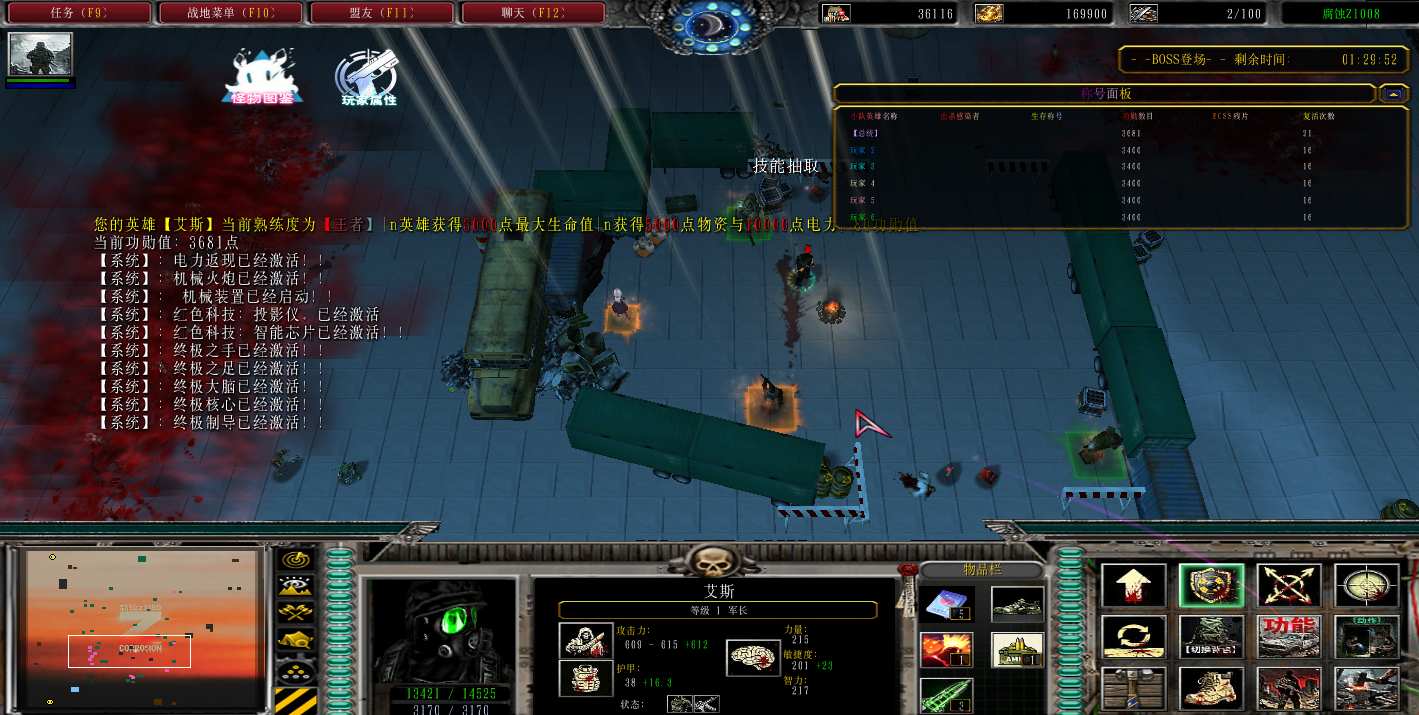Open the 聊天 (F12) chat log
The width and height of the screenshot is (1419, 715).
coord(533,13)
